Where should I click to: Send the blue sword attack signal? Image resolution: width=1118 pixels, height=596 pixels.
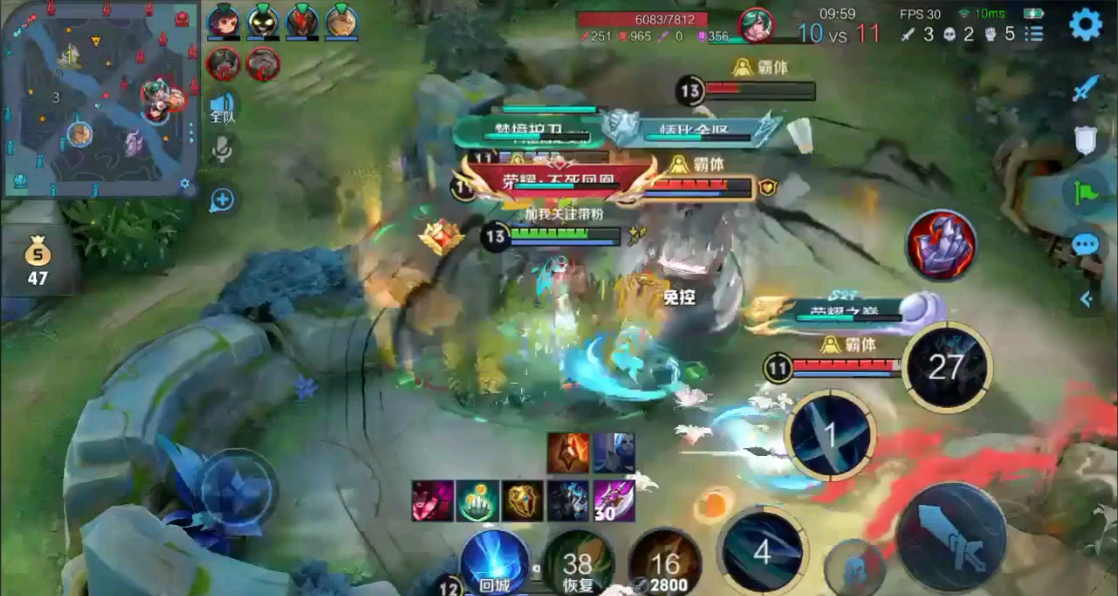coord(1085,89)
